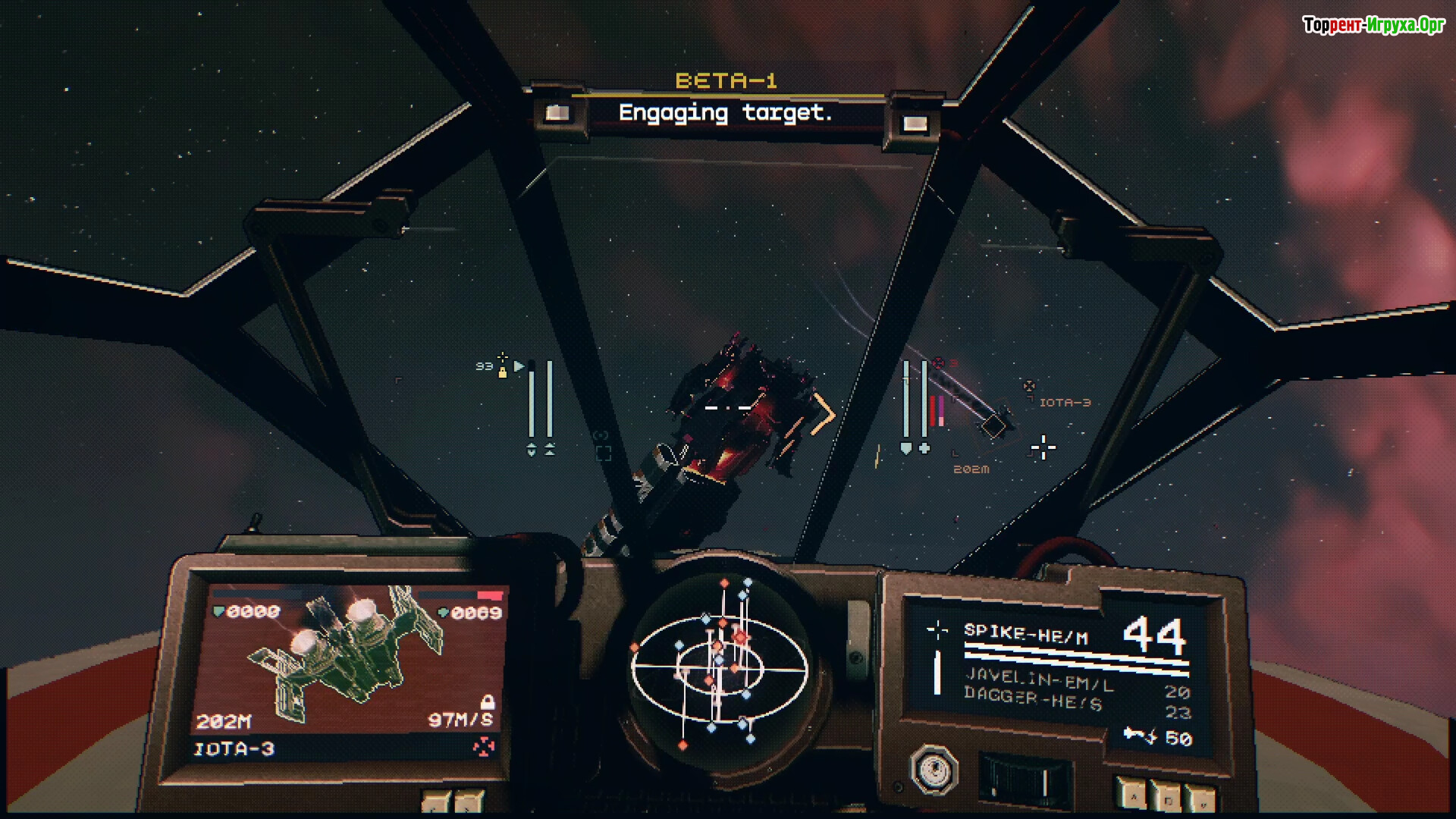The height and width of the screenshot is (819, 1456).
Task: Select the IOTA-3 target bracket marker
Action: pyautogui.click(x=993, y=425)
